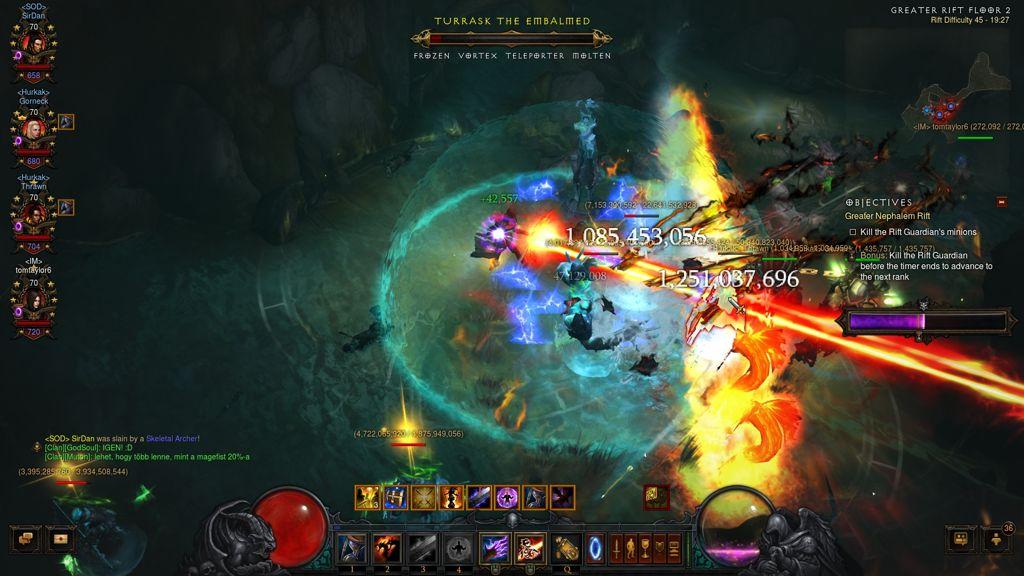
Task: Use the red right-mouse skill
Action: click(x=530, y=548)
